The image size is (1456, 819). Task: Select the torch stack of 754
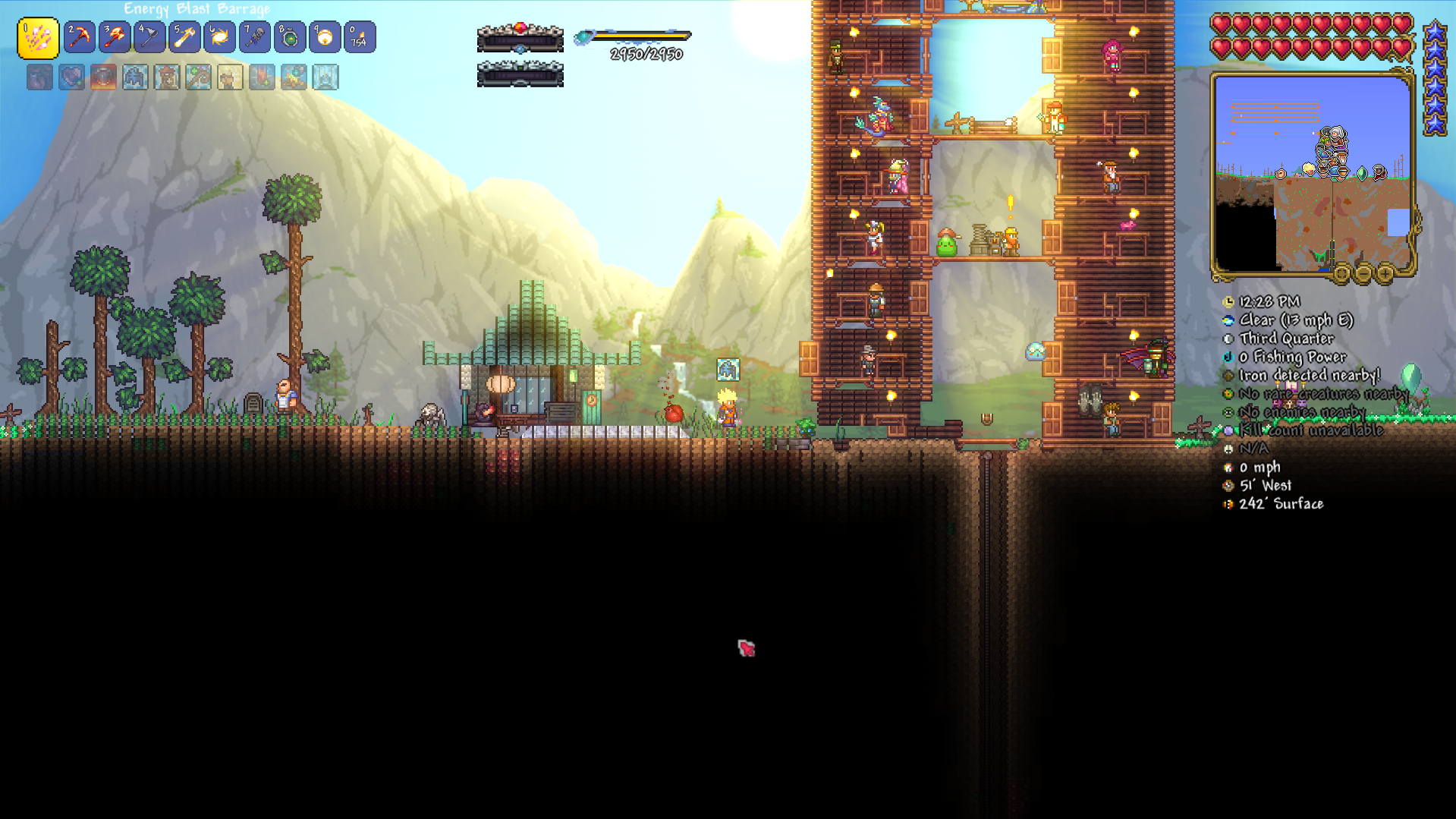[360, 37]
